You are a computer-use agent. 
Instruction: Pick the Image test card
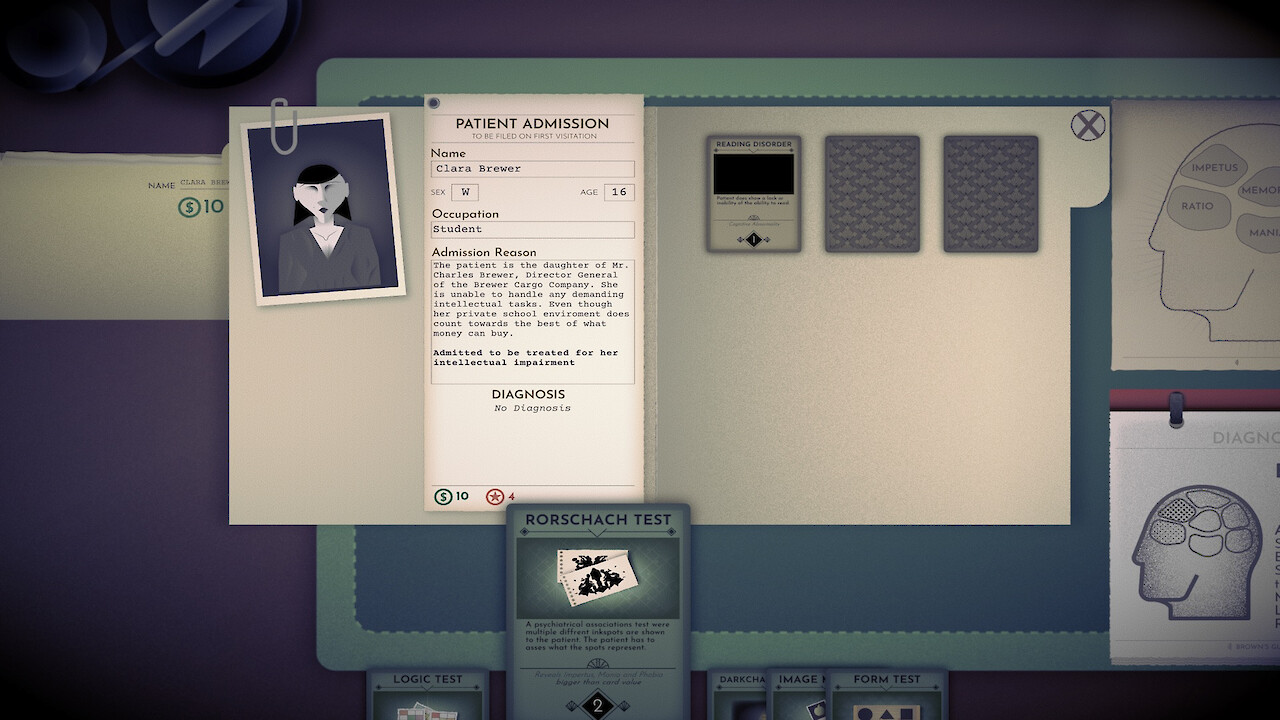click(797, 696)
